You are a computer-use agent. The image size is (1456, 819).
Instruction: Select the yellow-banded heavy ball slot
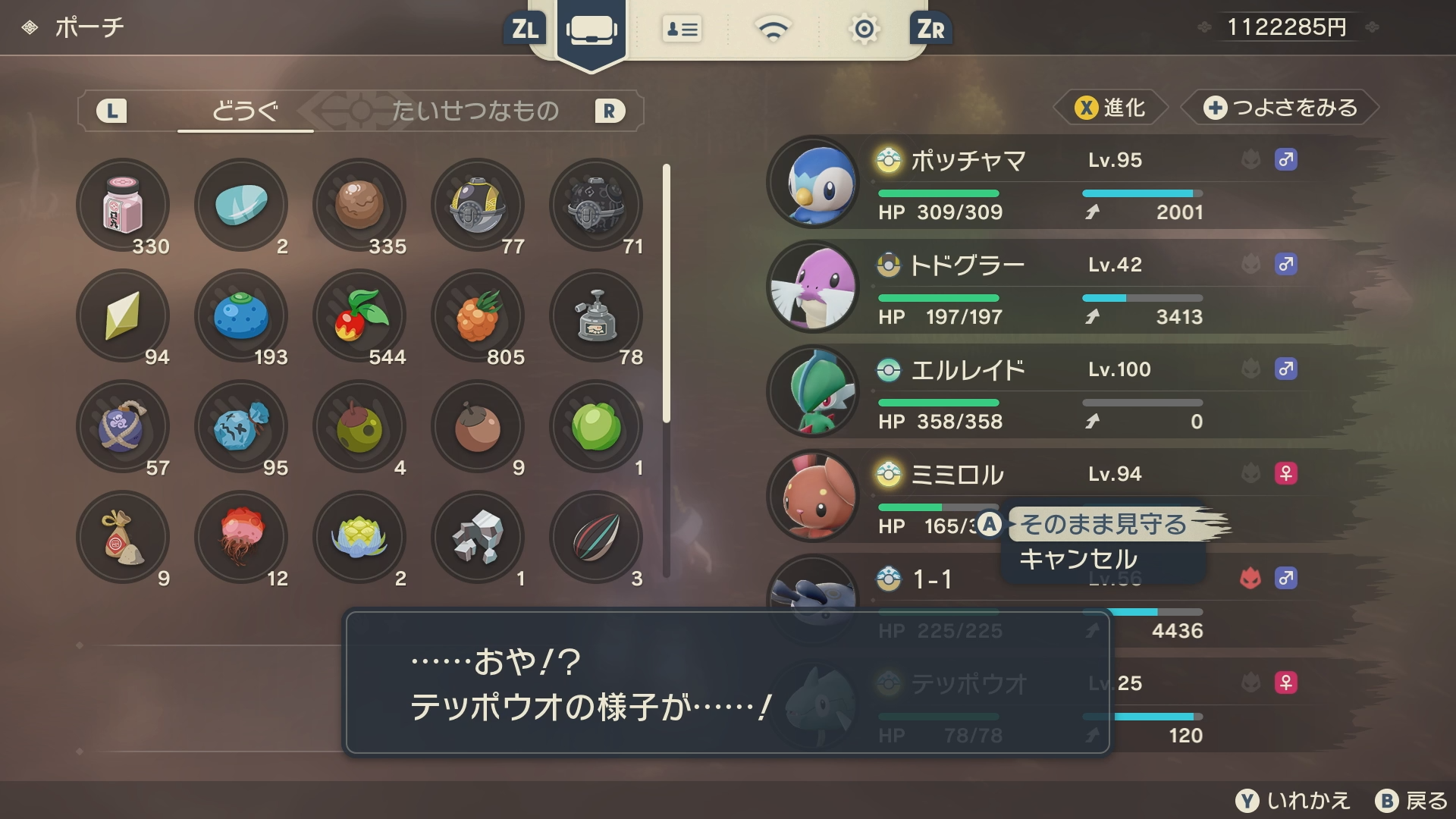[x=478, y=205]
